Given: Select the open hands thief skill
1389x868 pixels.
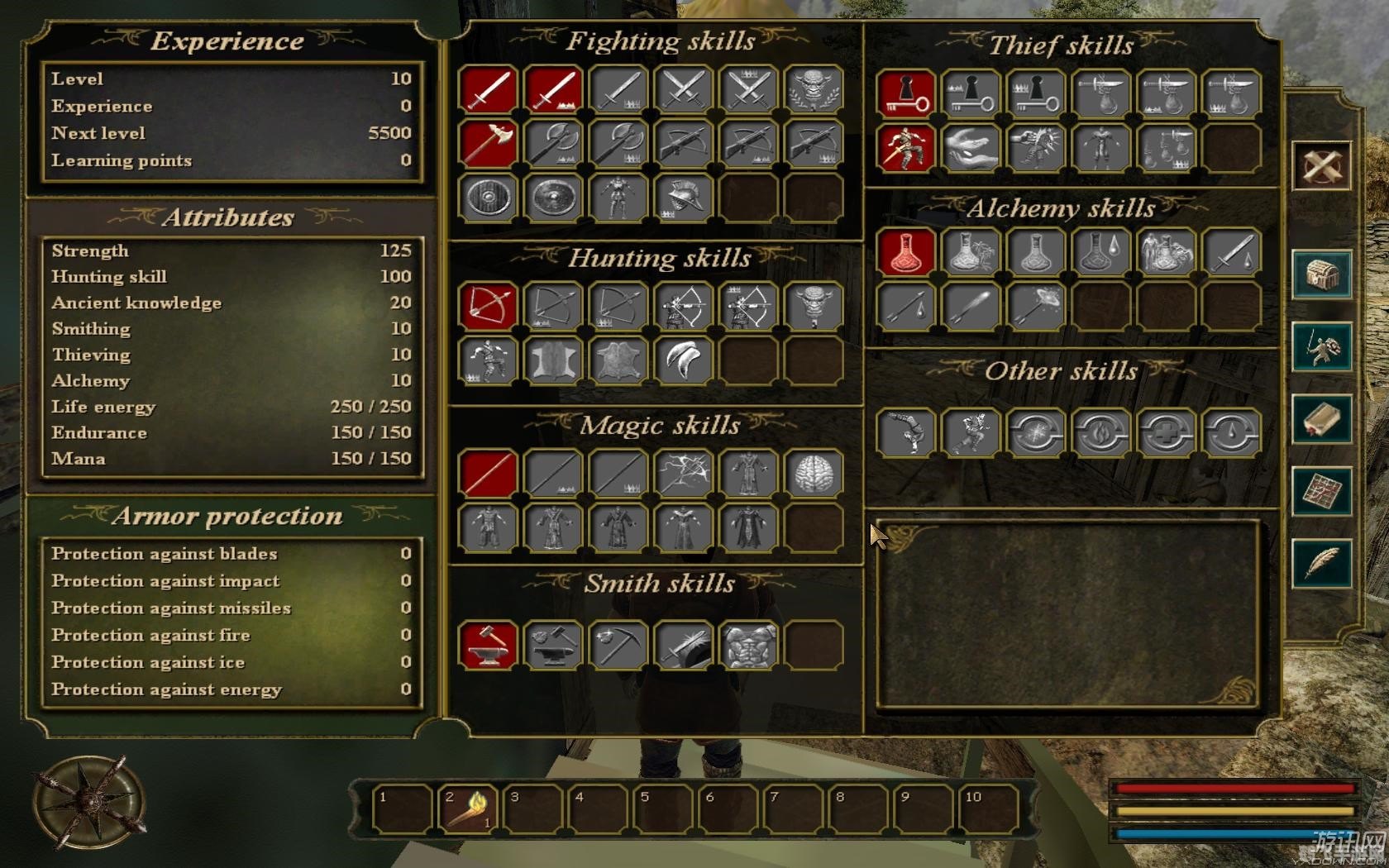Looking at the screenshot, I should point(971,148).
